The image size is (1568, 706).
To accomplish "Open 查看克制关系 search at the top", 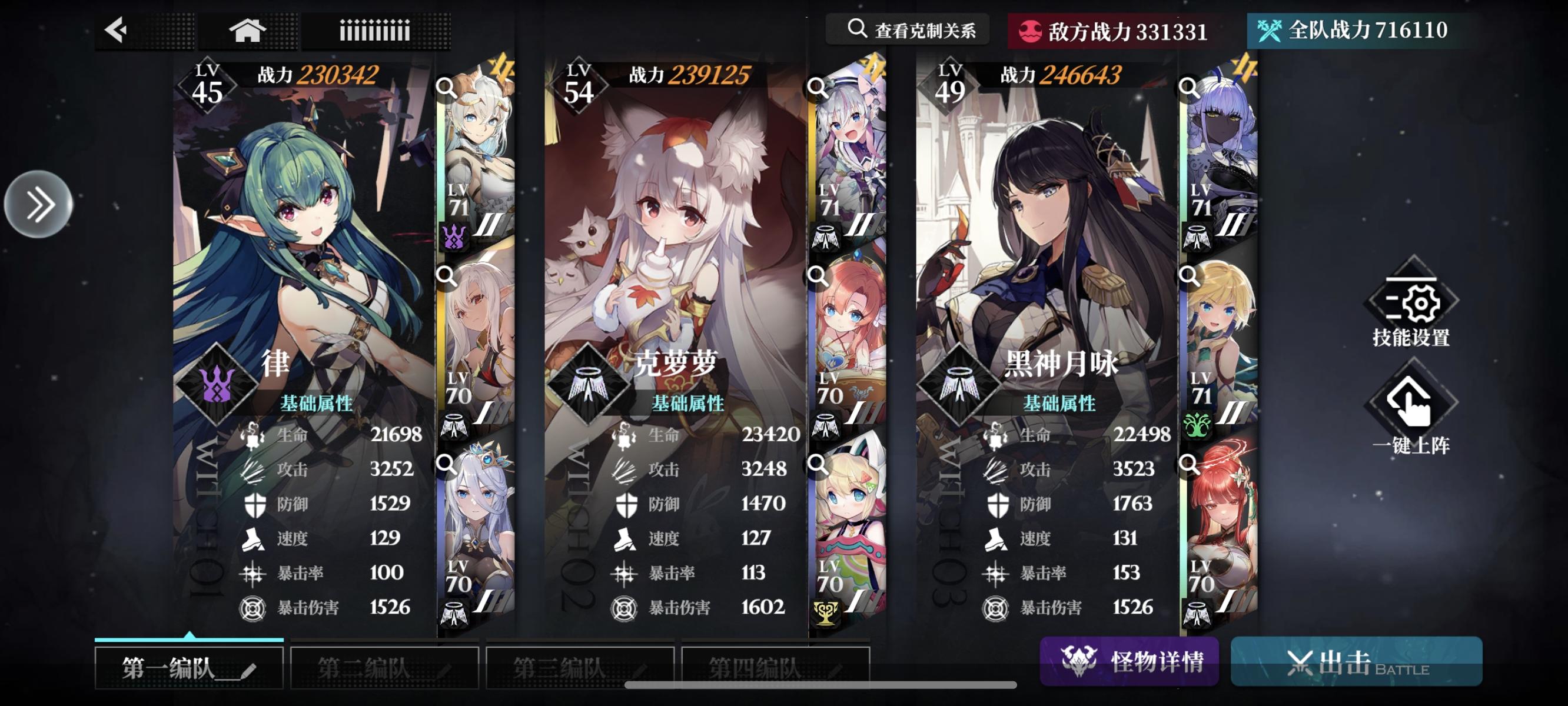I will [x=910, y=29].
